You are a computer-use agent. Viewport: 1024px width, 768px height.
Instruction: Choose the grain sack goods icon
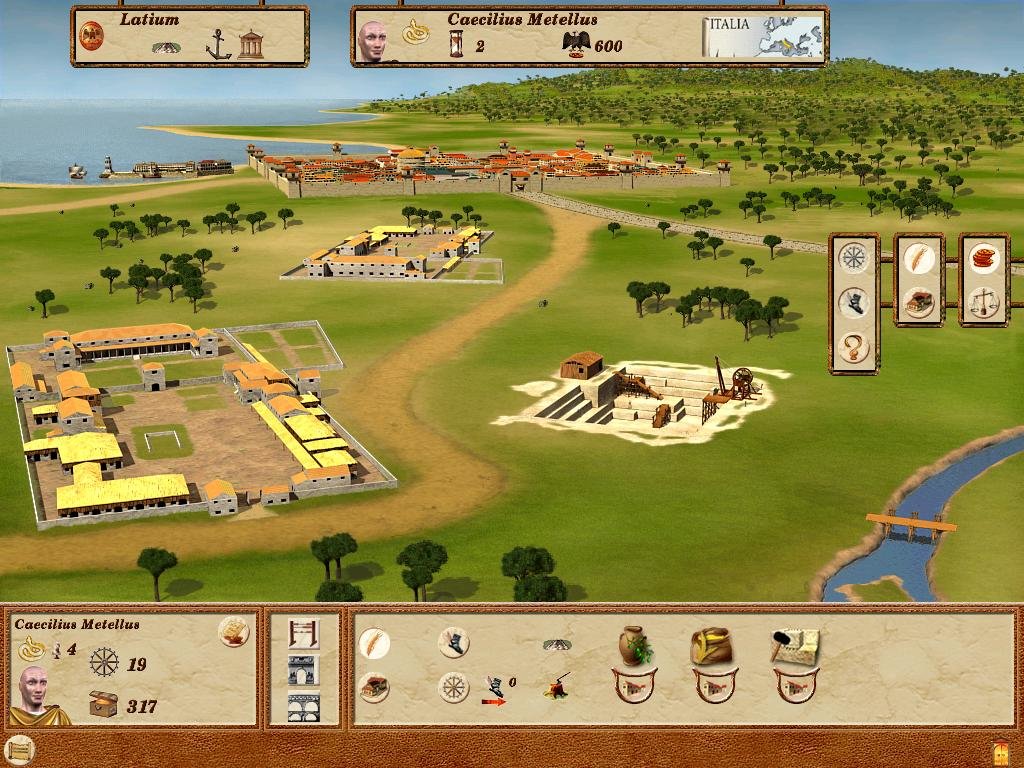tap(711, 646)
